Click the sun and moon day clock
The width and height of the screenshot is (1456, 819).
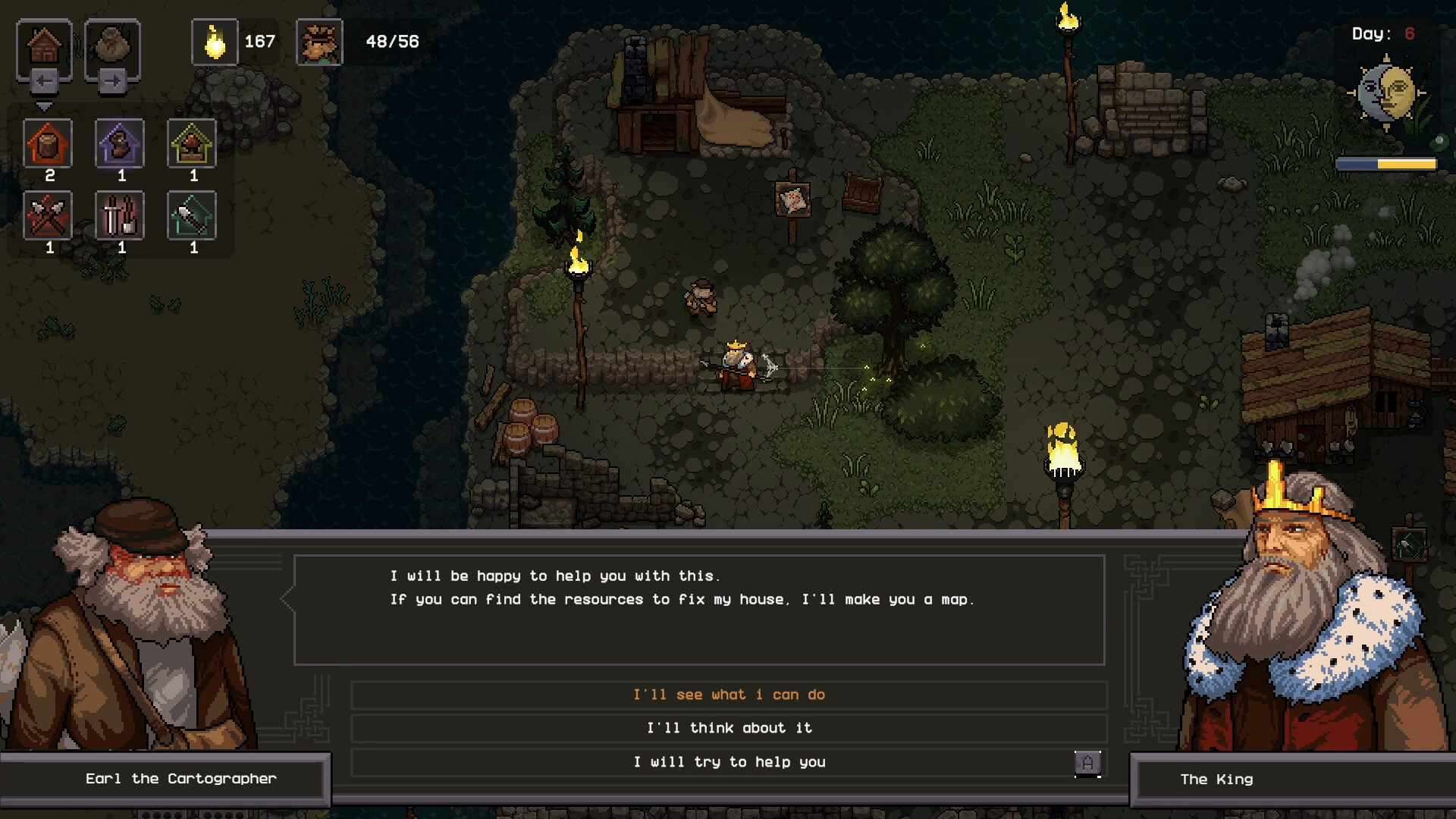click(1386, 93)
